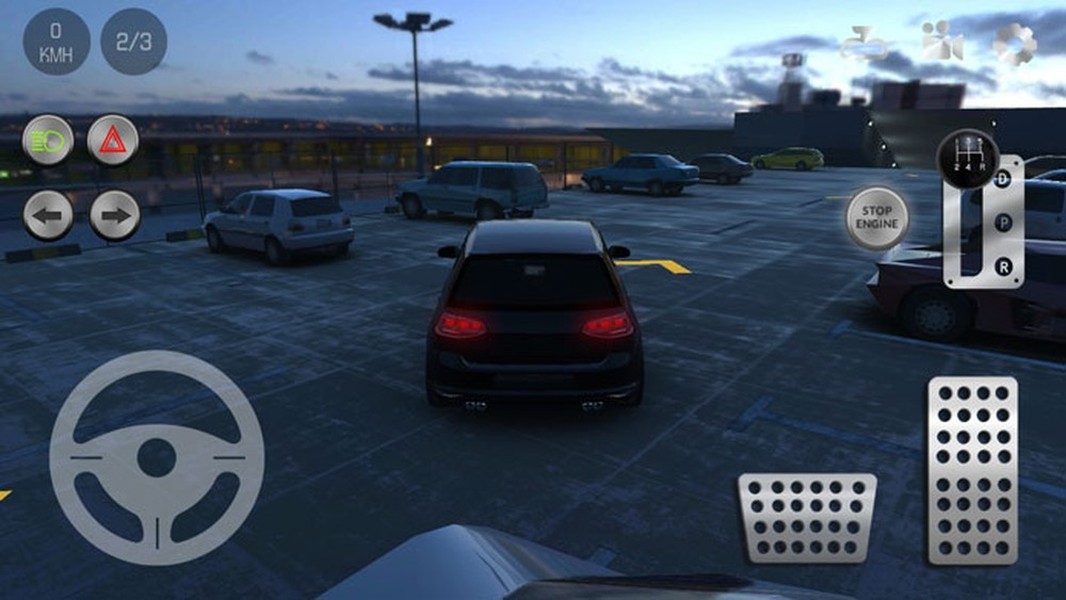Shift the gear selector to D
The image size is (1066, 600).
coord(1003,180)
